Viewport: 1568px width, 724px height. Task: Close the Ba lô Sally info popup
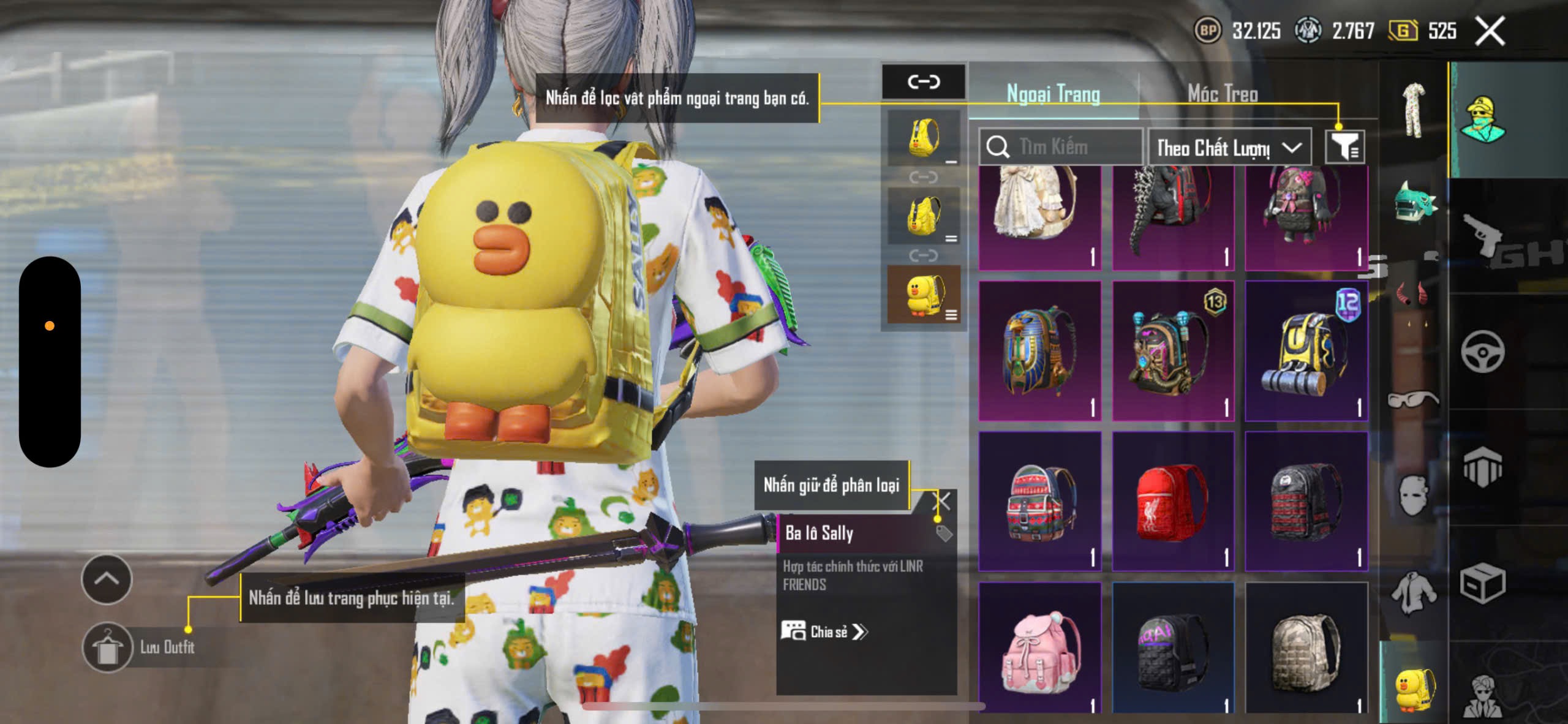pos(941,501)
